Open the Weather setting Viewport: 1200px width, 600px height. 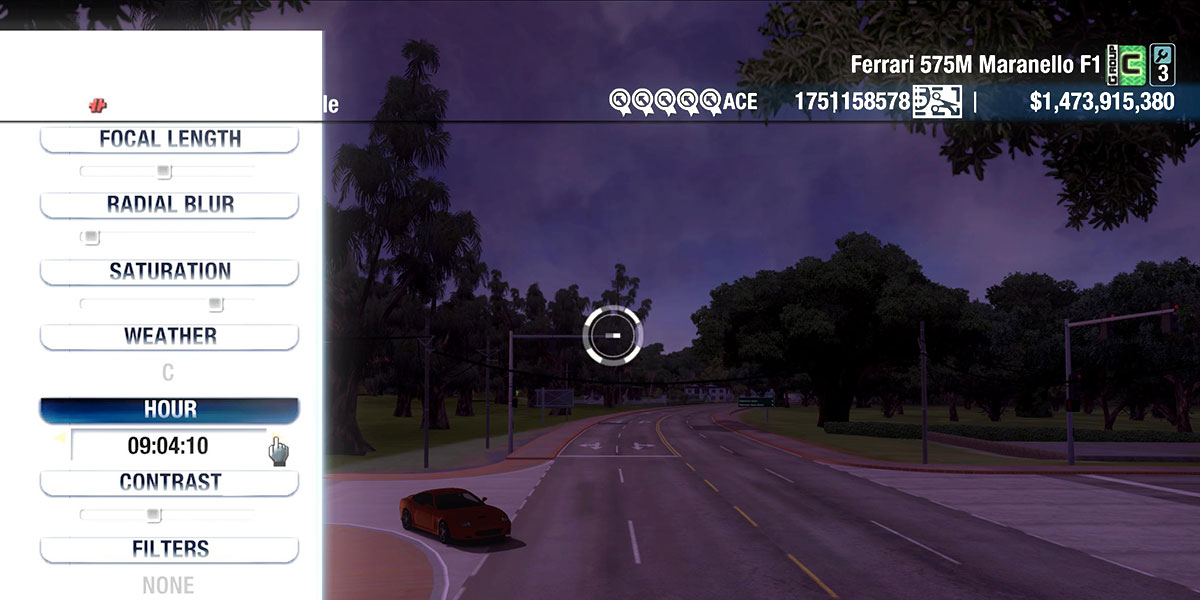169,336
